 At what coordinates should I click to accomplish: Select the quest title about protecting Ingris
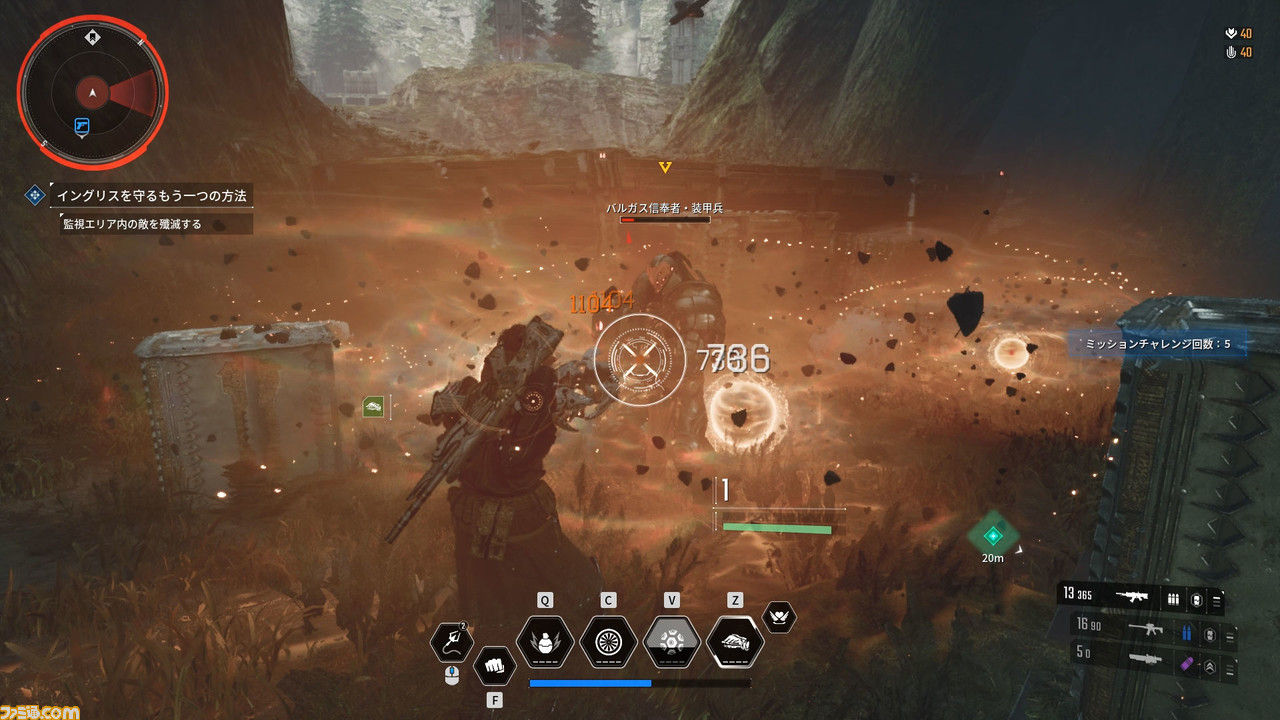click(150, 195)
